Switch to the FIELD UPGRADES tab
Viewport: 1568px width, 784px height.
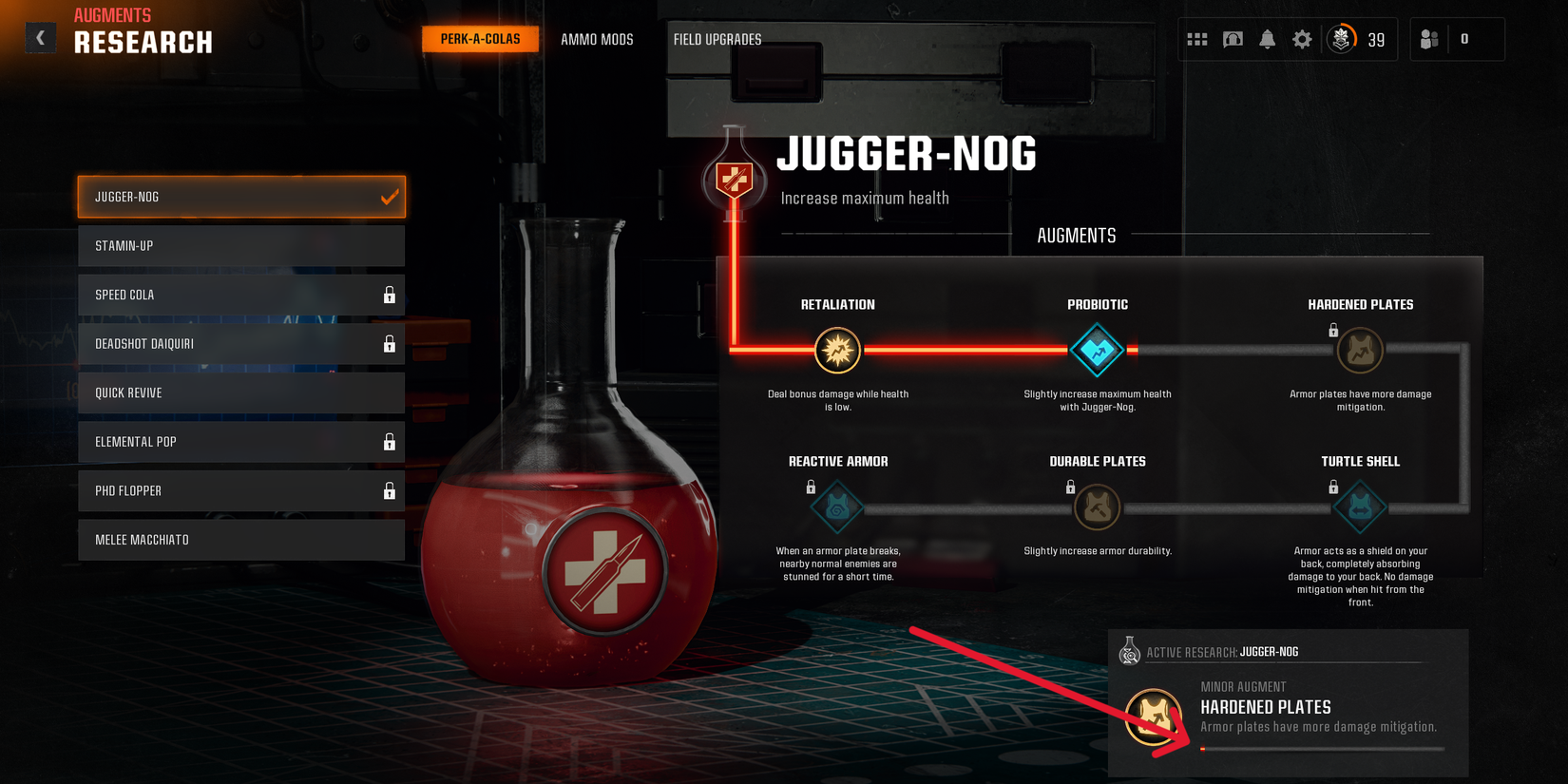coord(717,39)
